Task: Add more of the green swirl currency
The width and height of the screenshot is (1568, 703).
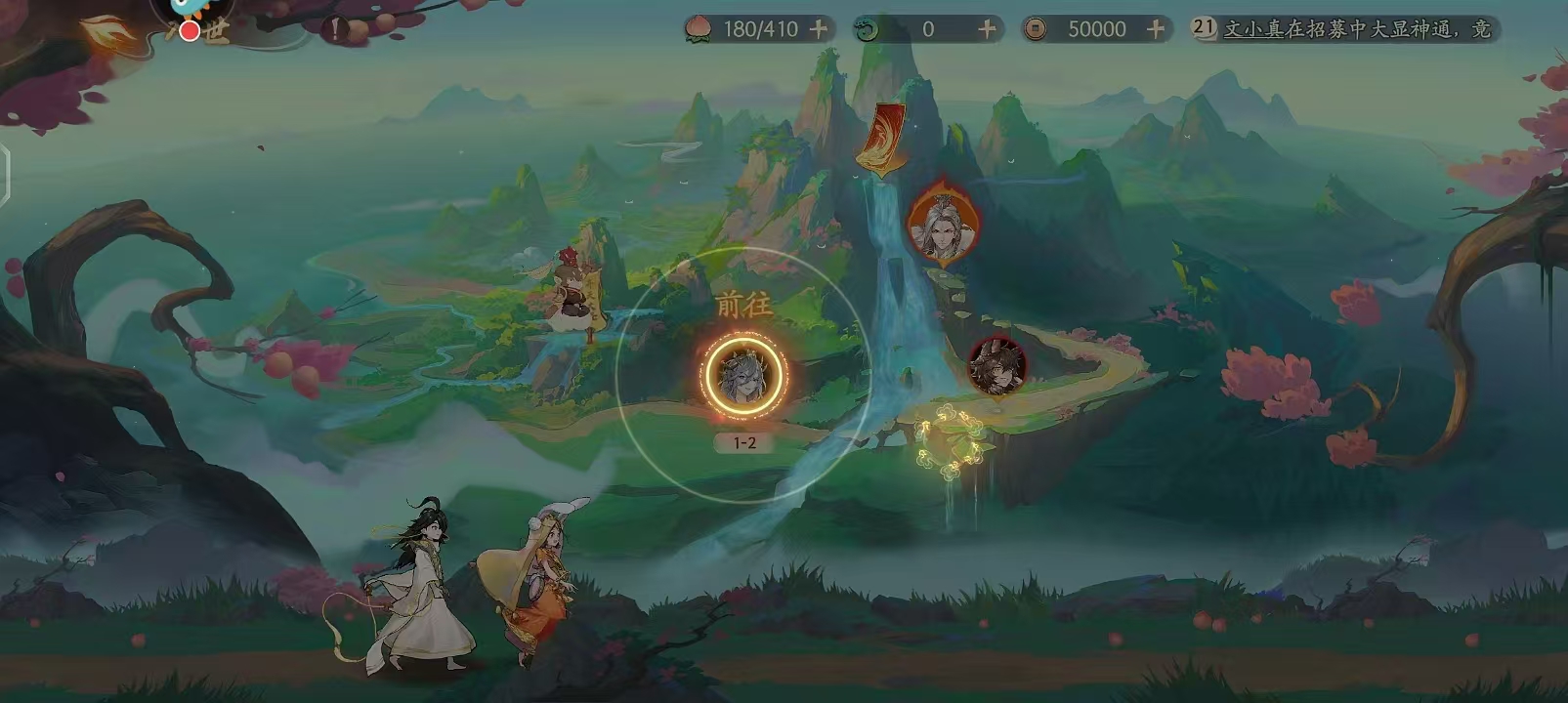Action: click(x=987, y=29)
